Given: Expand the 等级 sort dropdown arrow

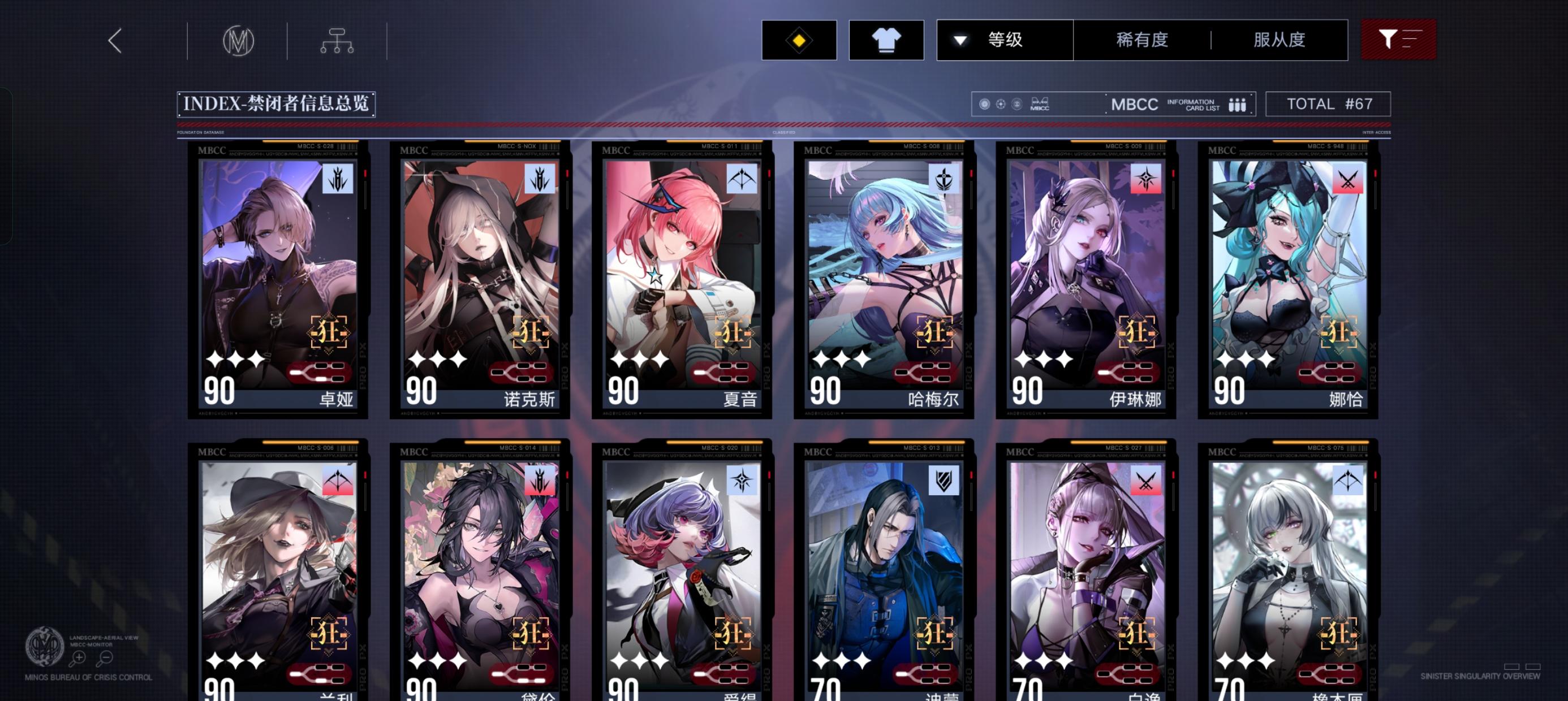Looking at the screenshot, I should (x=960, y=40).
